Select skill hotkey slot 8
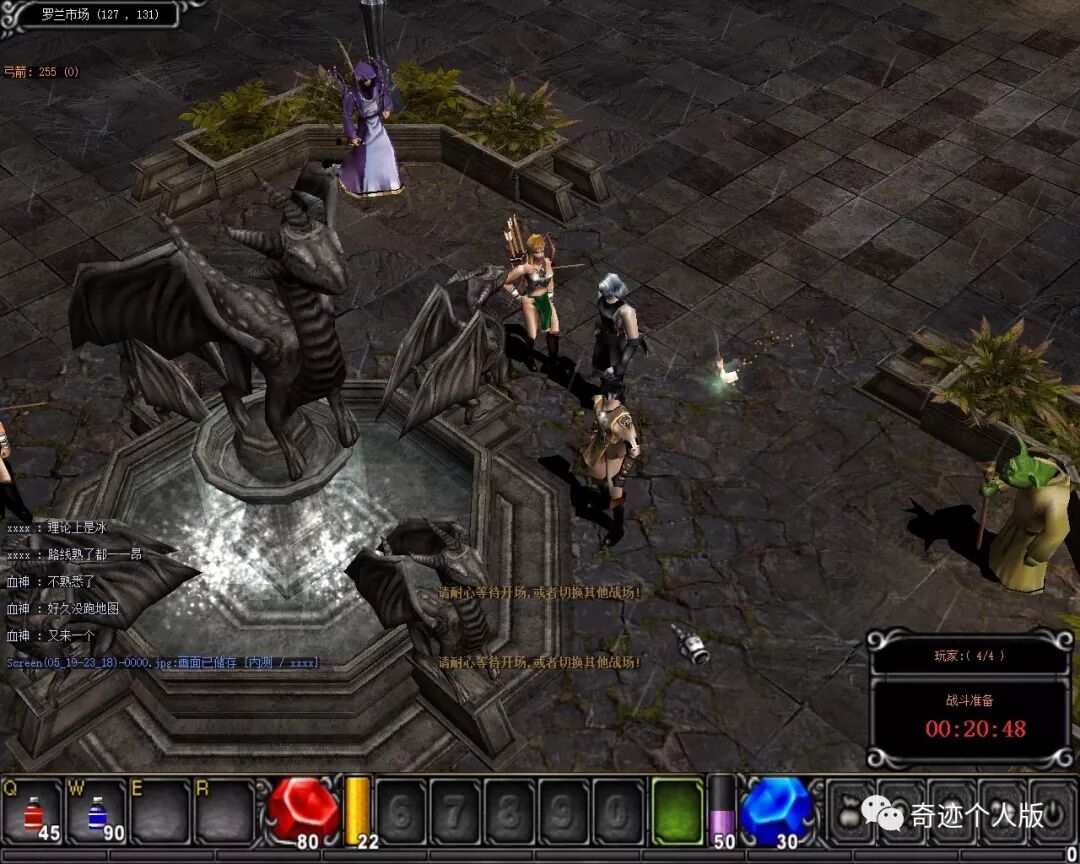Viewport: 1080px width, 864px height. pyautogui.click(x=510, y=811)
